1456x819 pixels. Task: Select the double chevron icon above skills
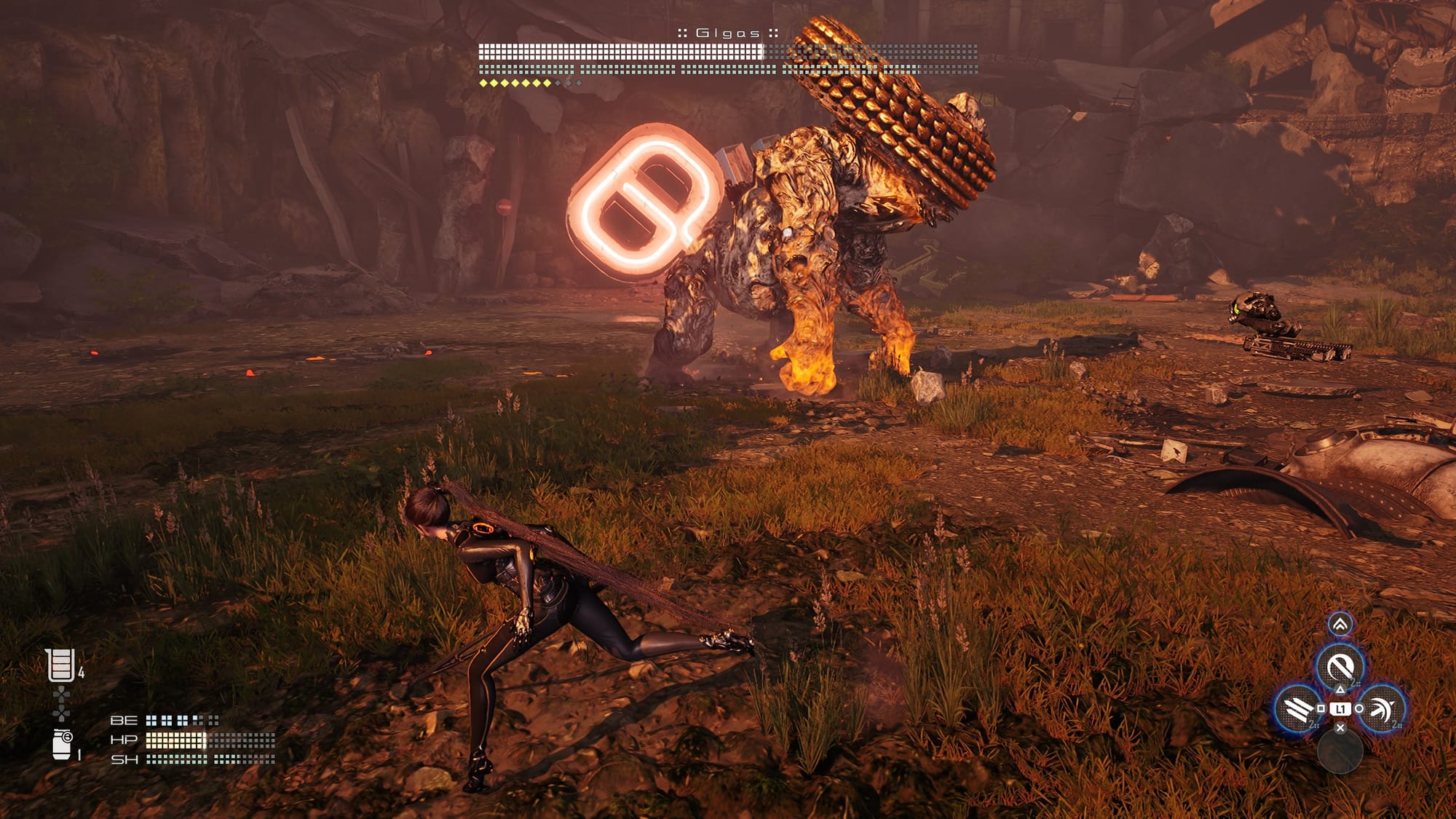1340,624
